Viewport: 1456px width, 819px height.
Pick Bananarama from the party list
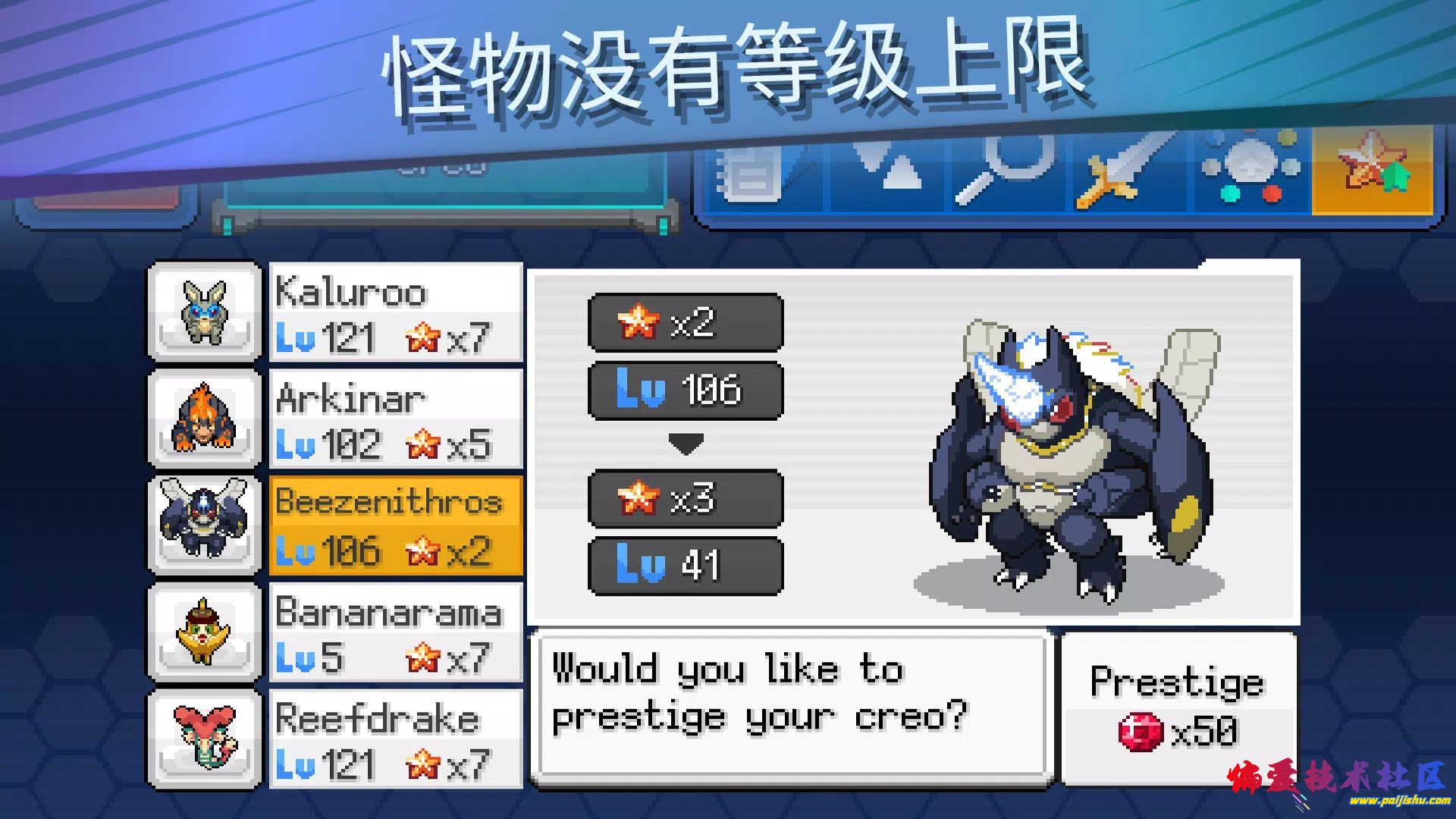396,632
